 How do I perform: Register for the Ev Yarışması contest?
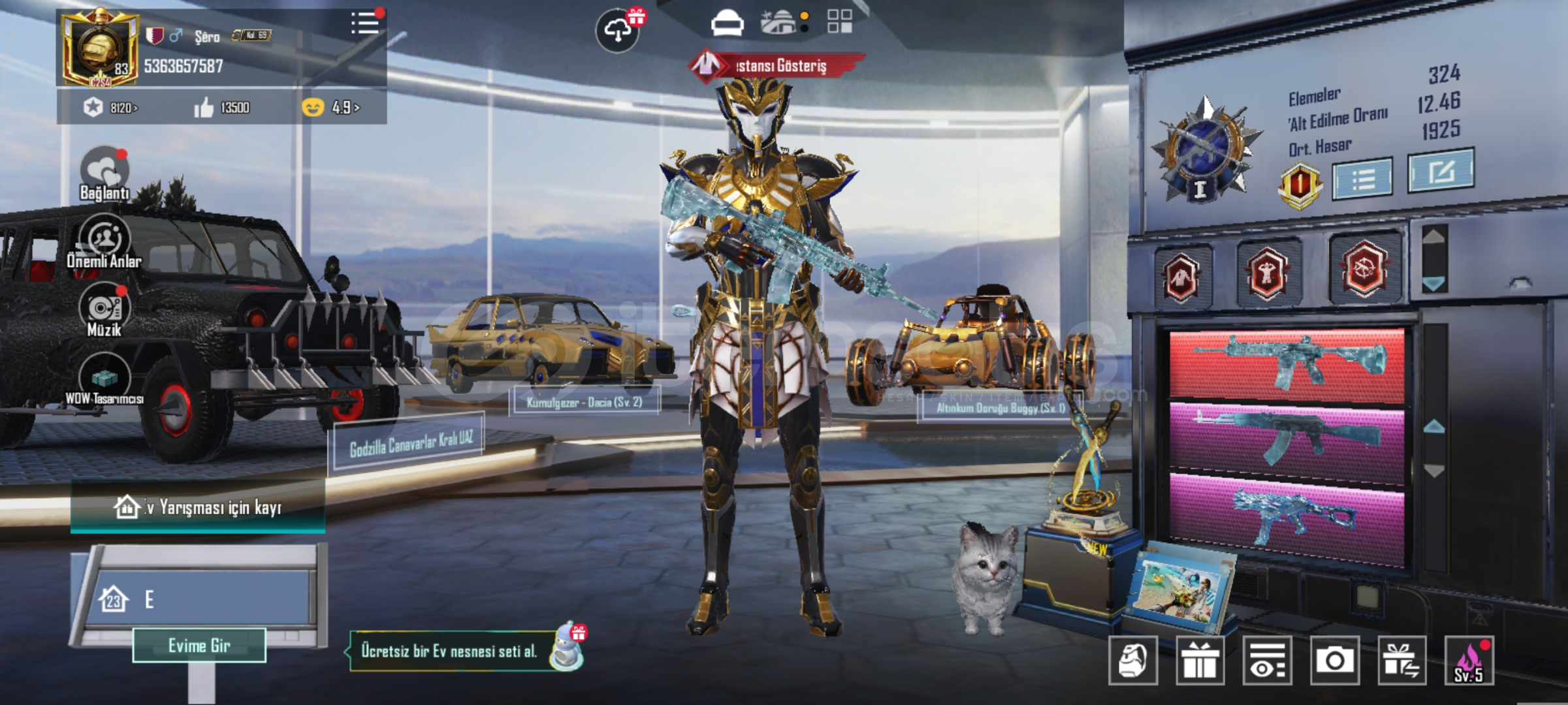(198, 507)
